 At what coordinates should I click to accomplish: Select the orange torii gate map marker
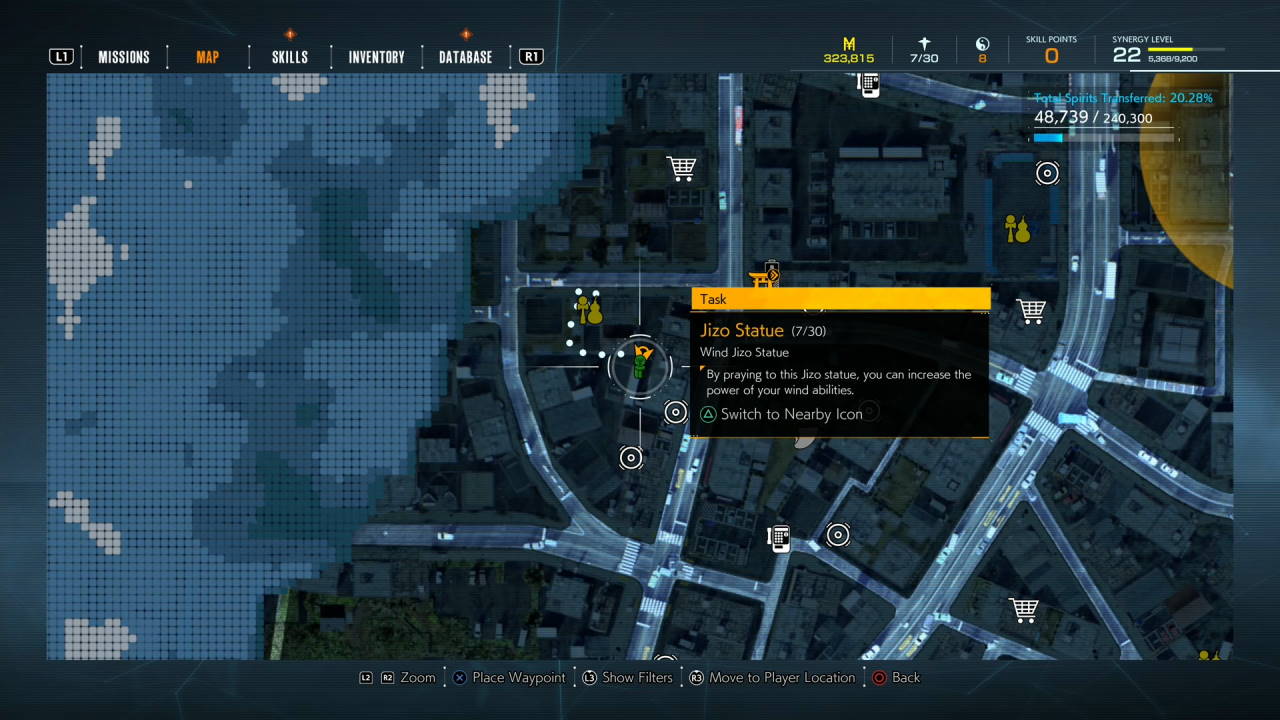click(763, 277)
